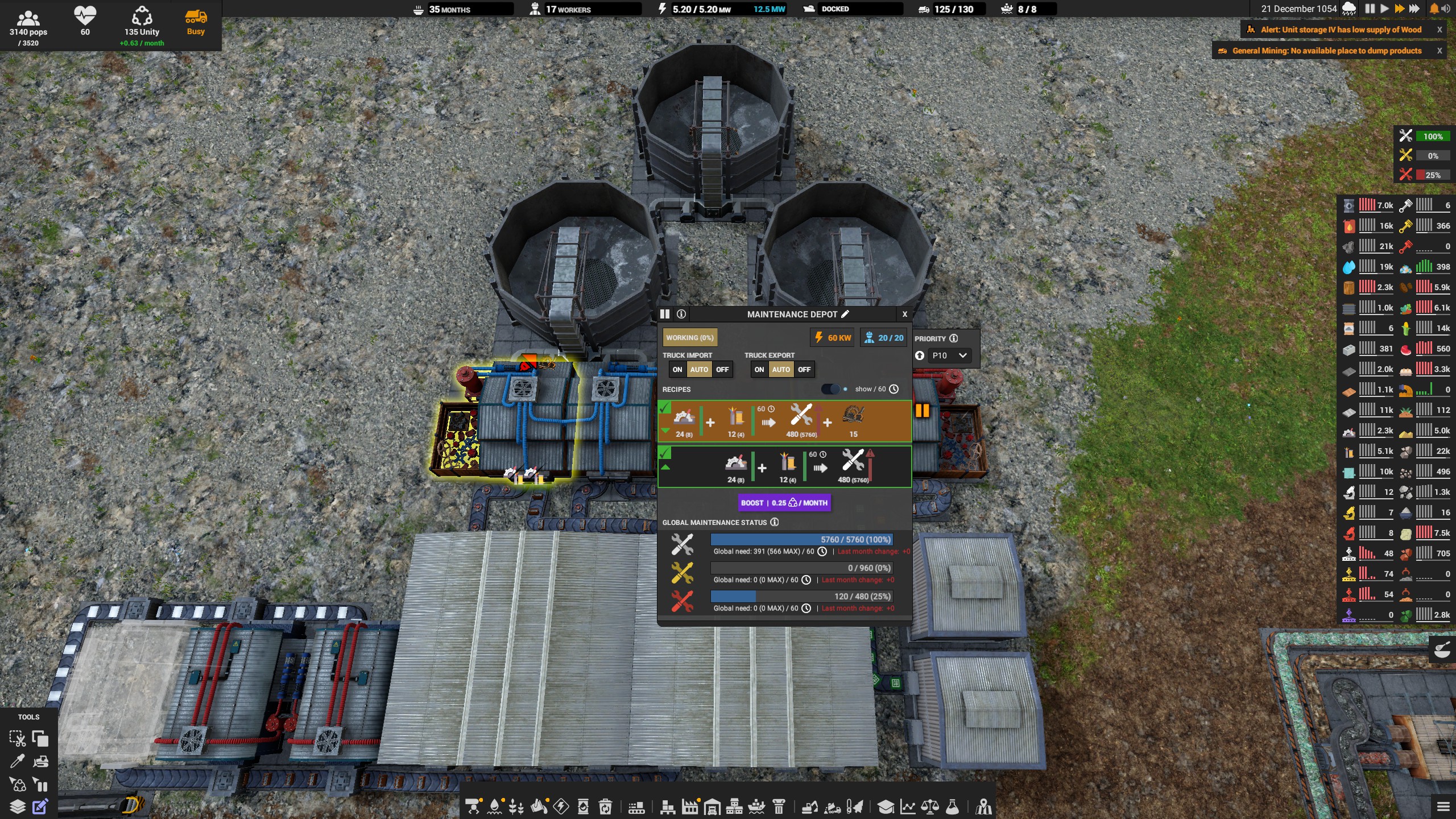Flip the recipes show/60 switch
The height and width of the screenshot is (819, 1456).
(832, 389)
